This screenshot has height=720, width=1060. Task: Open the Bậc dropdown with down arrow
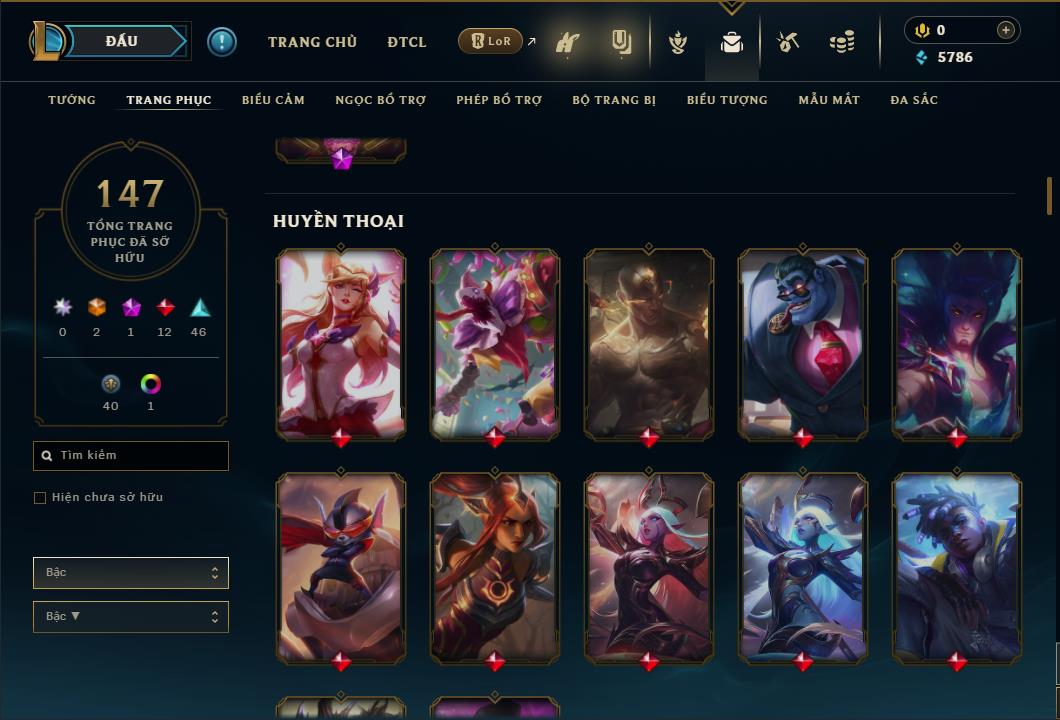point(131,617)
